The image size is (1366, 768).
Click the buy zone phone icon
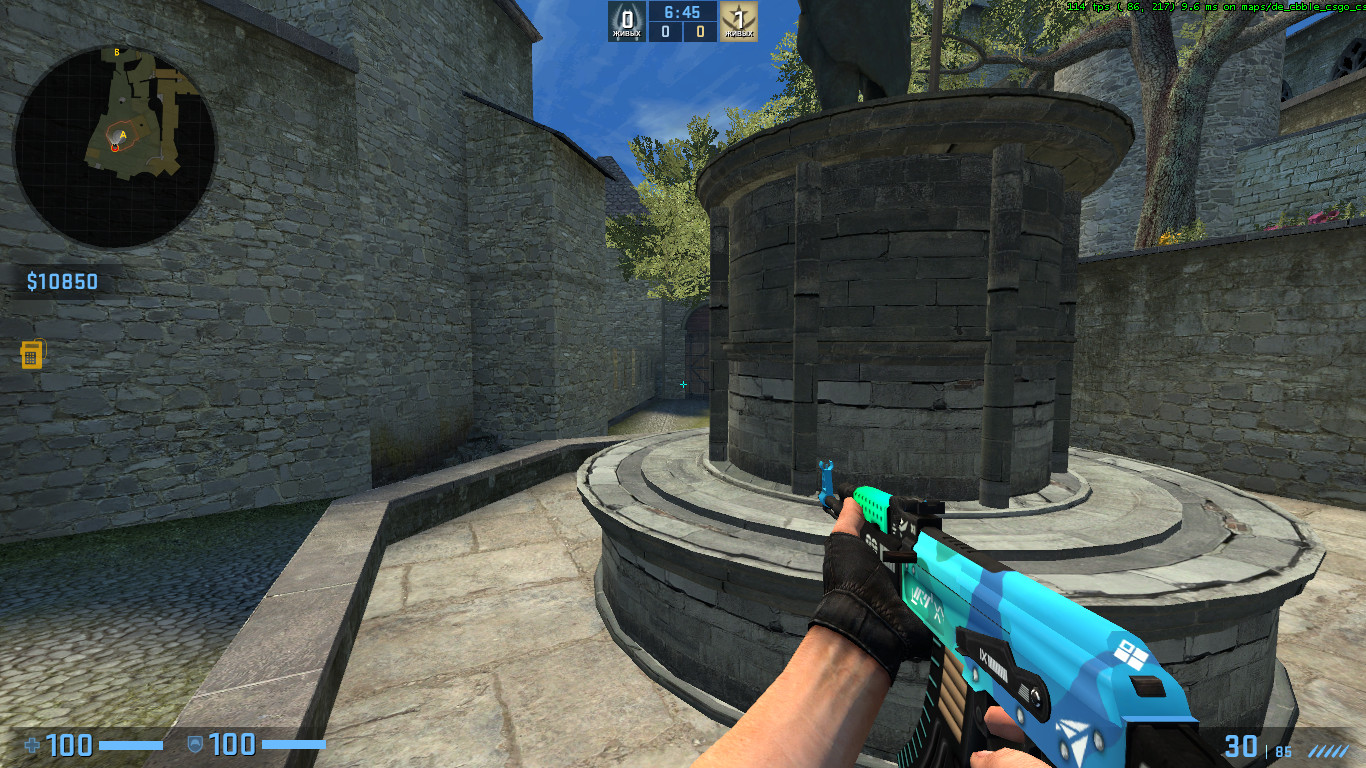[x=33, y=354]
